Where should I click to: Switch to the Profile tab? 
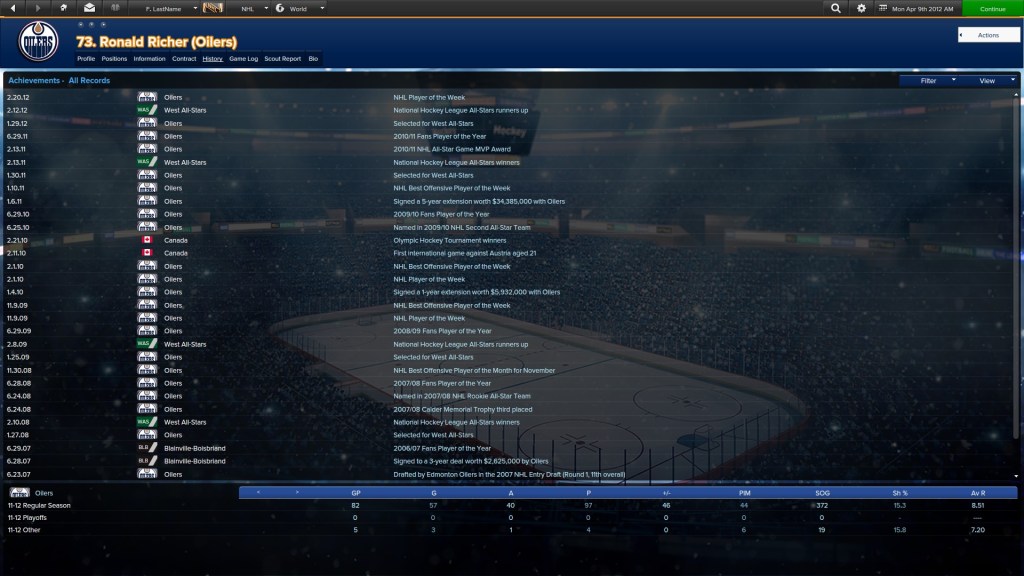(x=86, y=59)
